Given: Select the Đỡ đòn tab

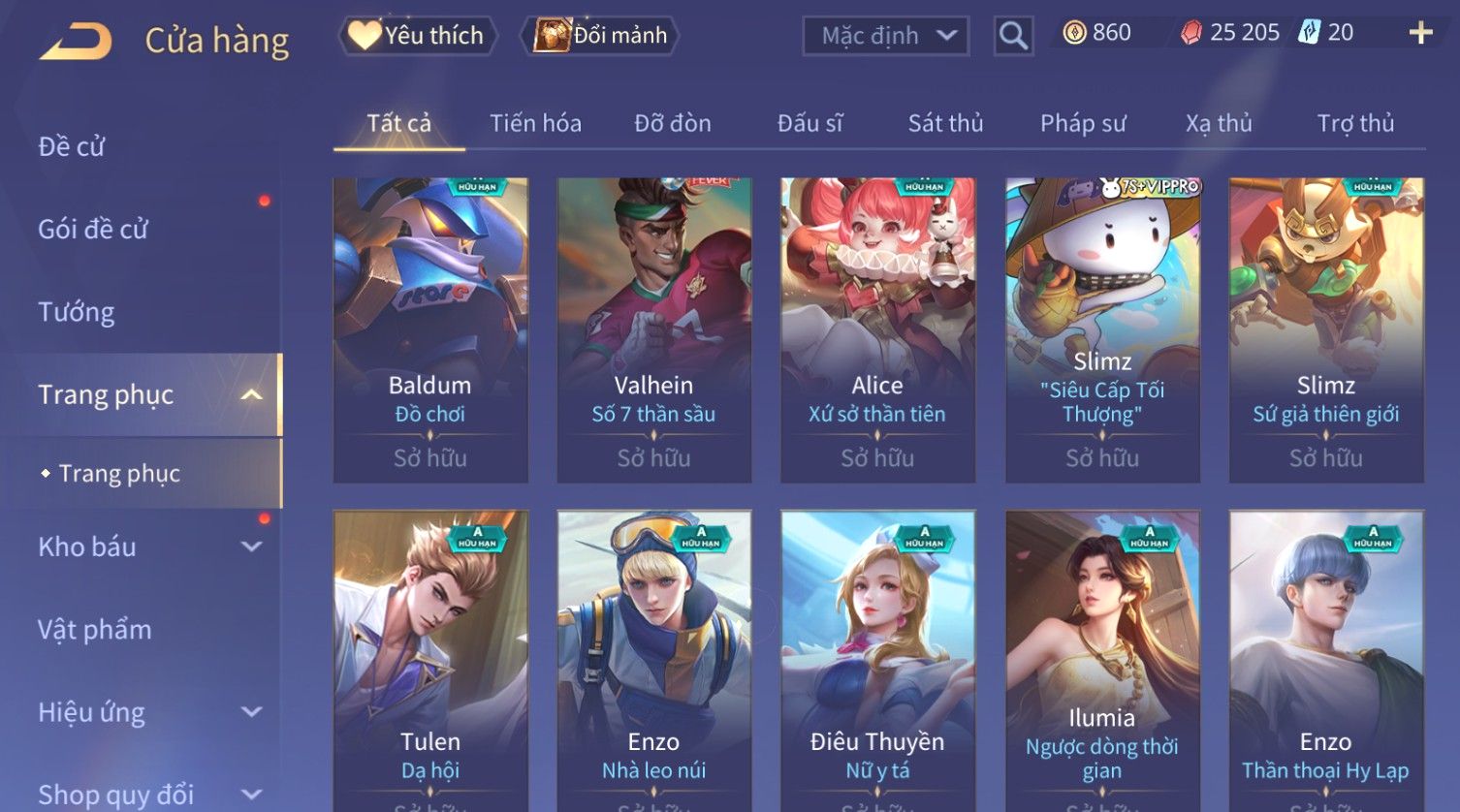Looking at the screenshot, I should point(673,123).
